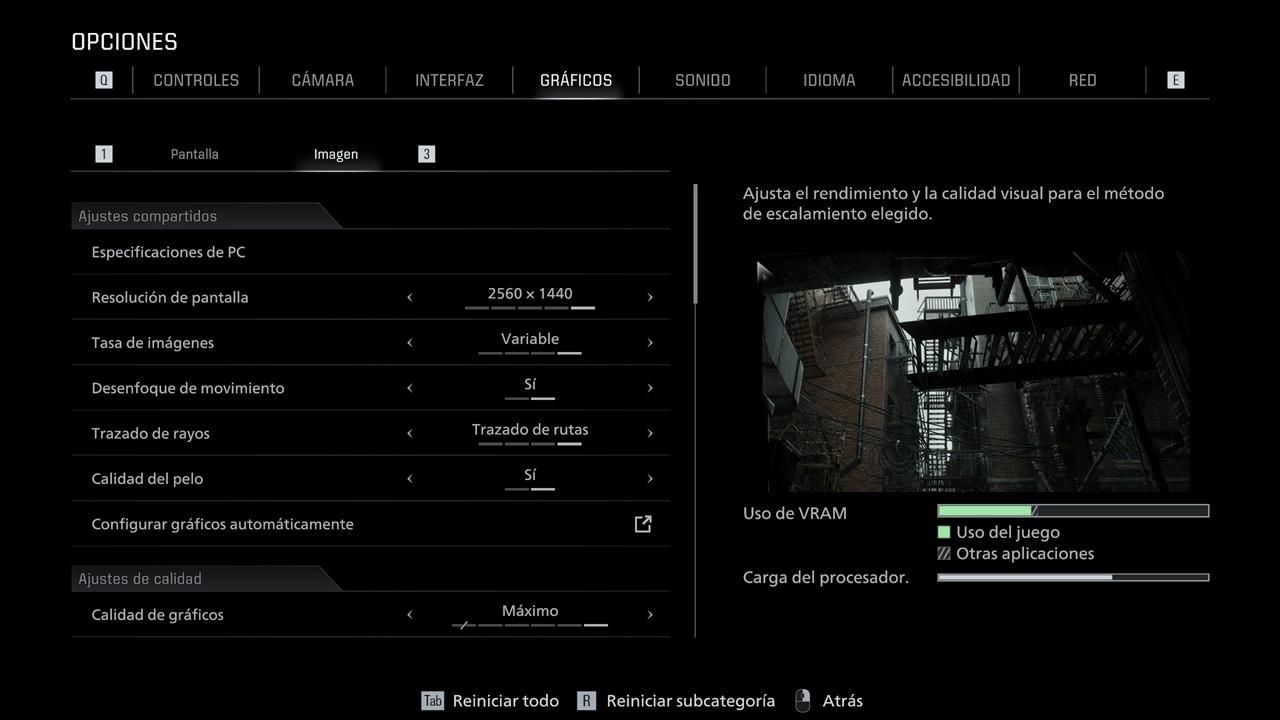Toggle Calidad del pelo using its right arrow
The height and width of the screenshot is (720, 1280).
(650, 478)
